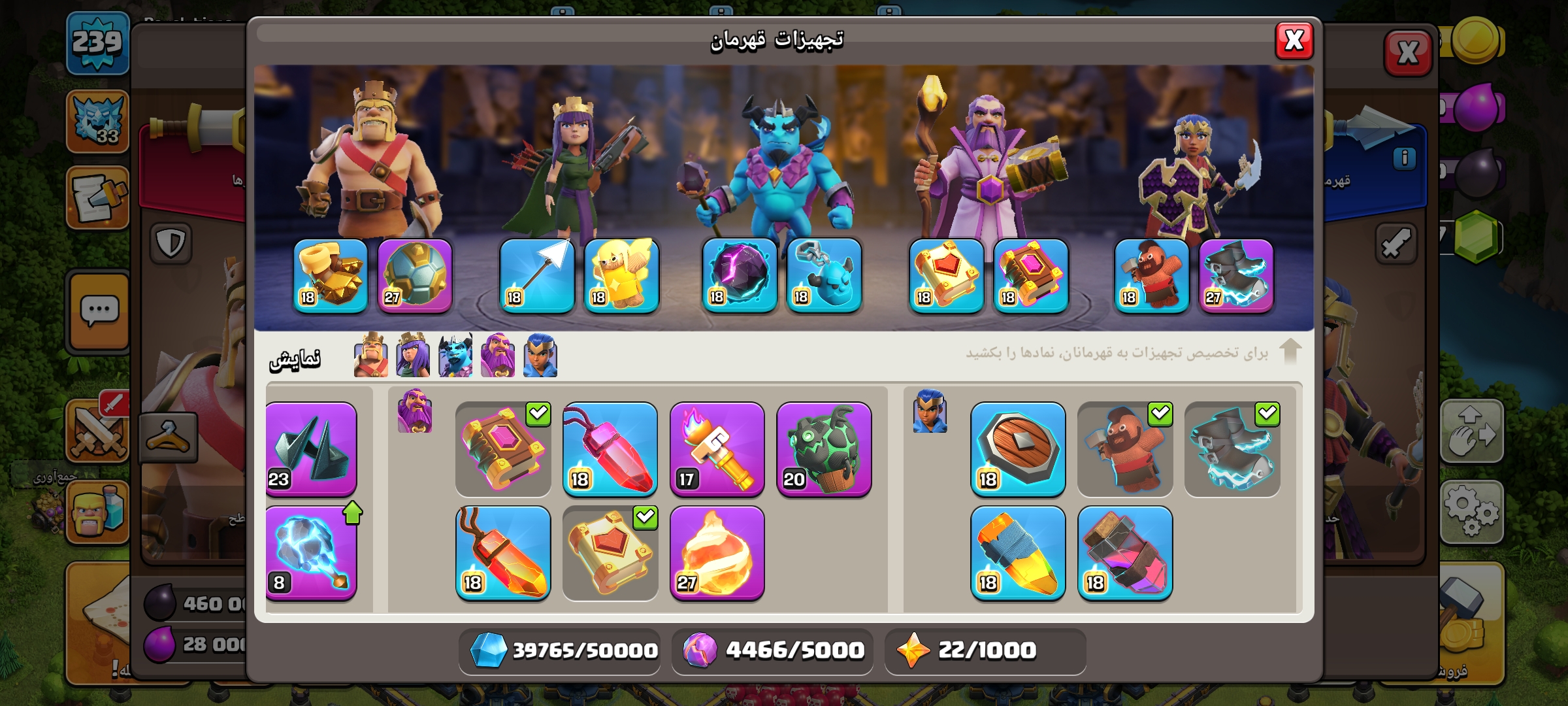This screenshot has width=1568, height=706.
Task: Select the Seeking Shield in the Royal Champion's equipment row
Action: [x=1017, y=451]
